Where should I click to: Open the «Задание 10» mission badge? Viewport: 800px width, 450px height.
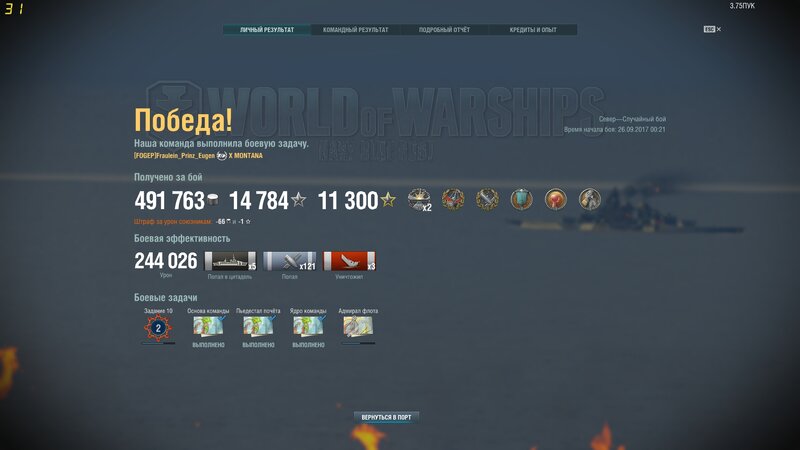coord(158,327)
